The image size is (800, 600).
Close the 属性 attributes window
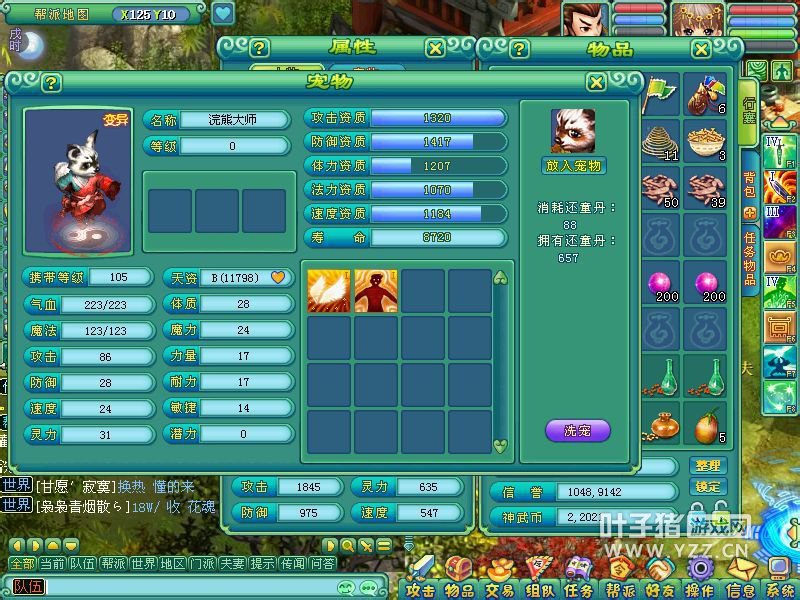[x=435, y=48]
